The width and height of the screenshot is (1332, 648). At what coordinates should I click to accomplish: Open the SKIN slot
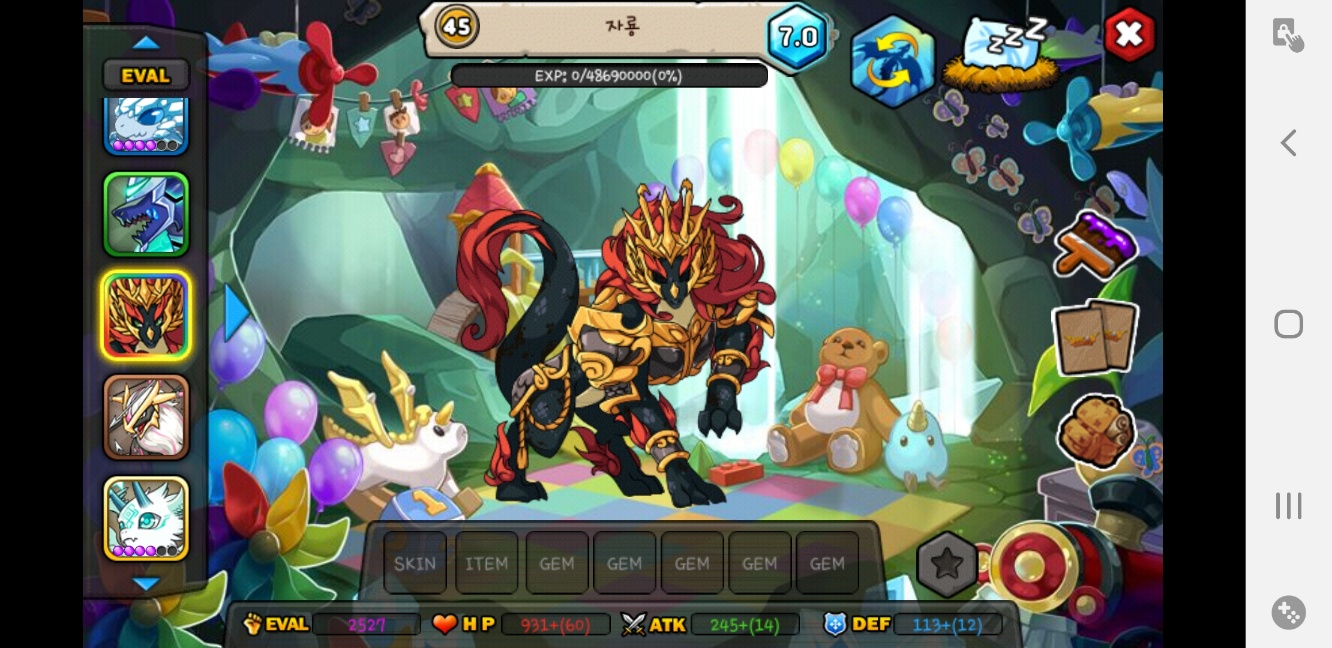(415, 563)
